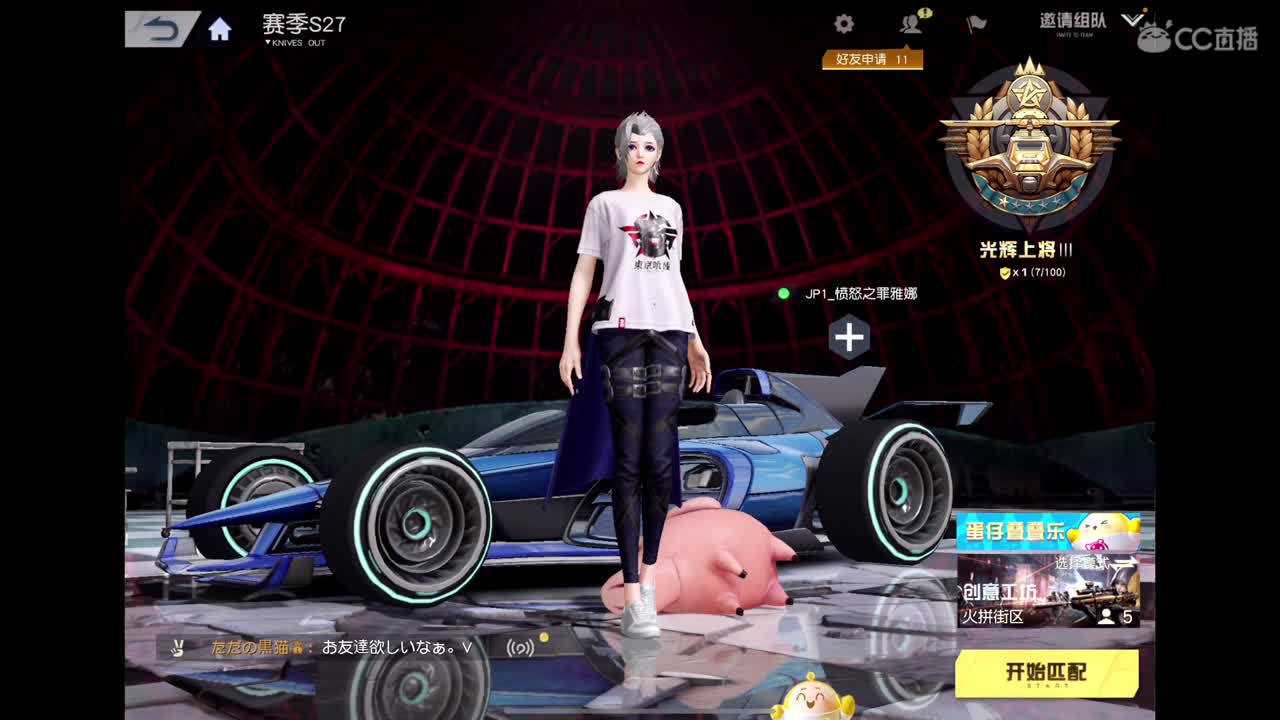Click the plus icon to add teammate
Screen dimensions: 1280x720
coord(848,338)
